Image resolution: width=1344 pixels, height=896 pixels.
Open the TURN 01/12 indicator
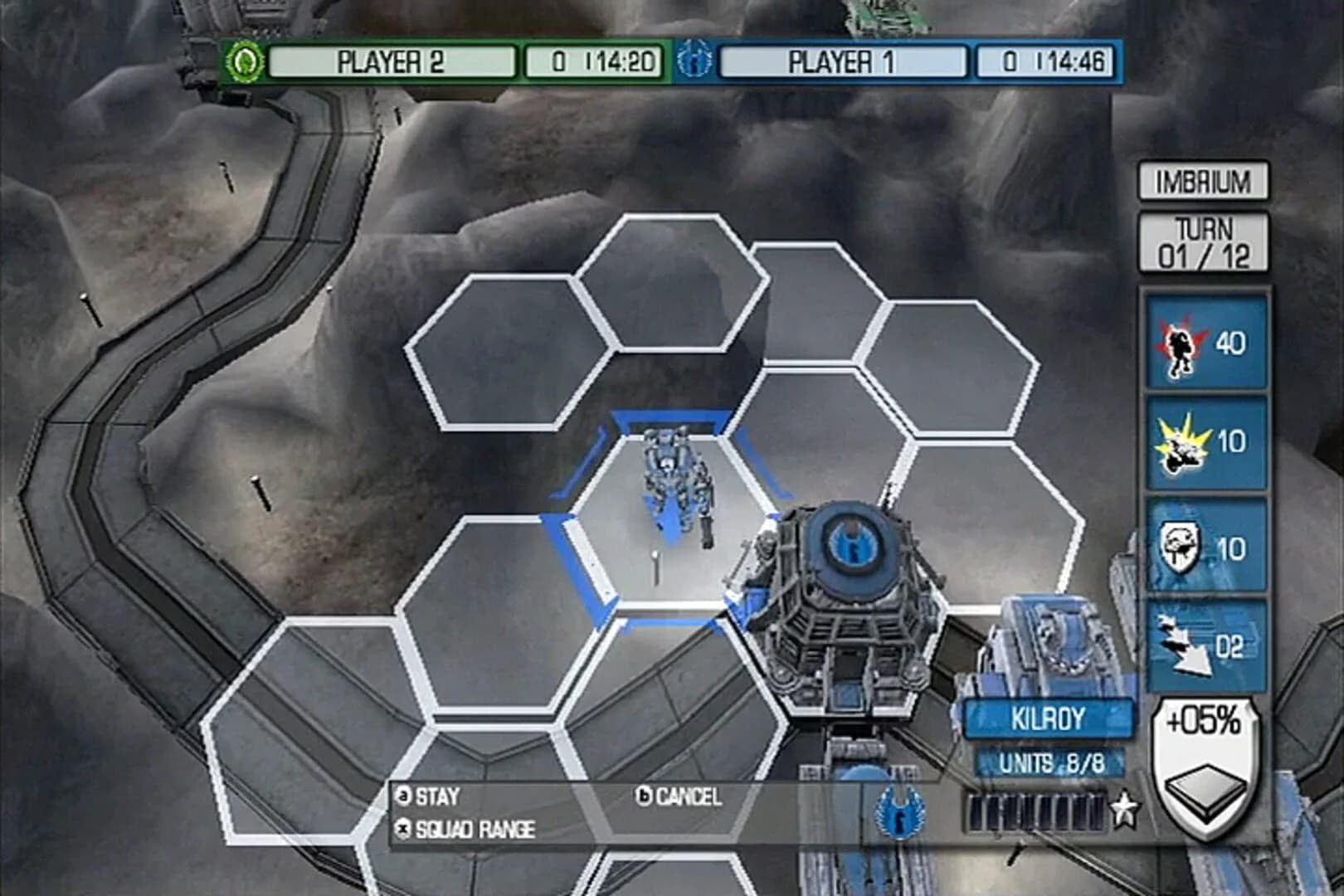click(1203, 242)
